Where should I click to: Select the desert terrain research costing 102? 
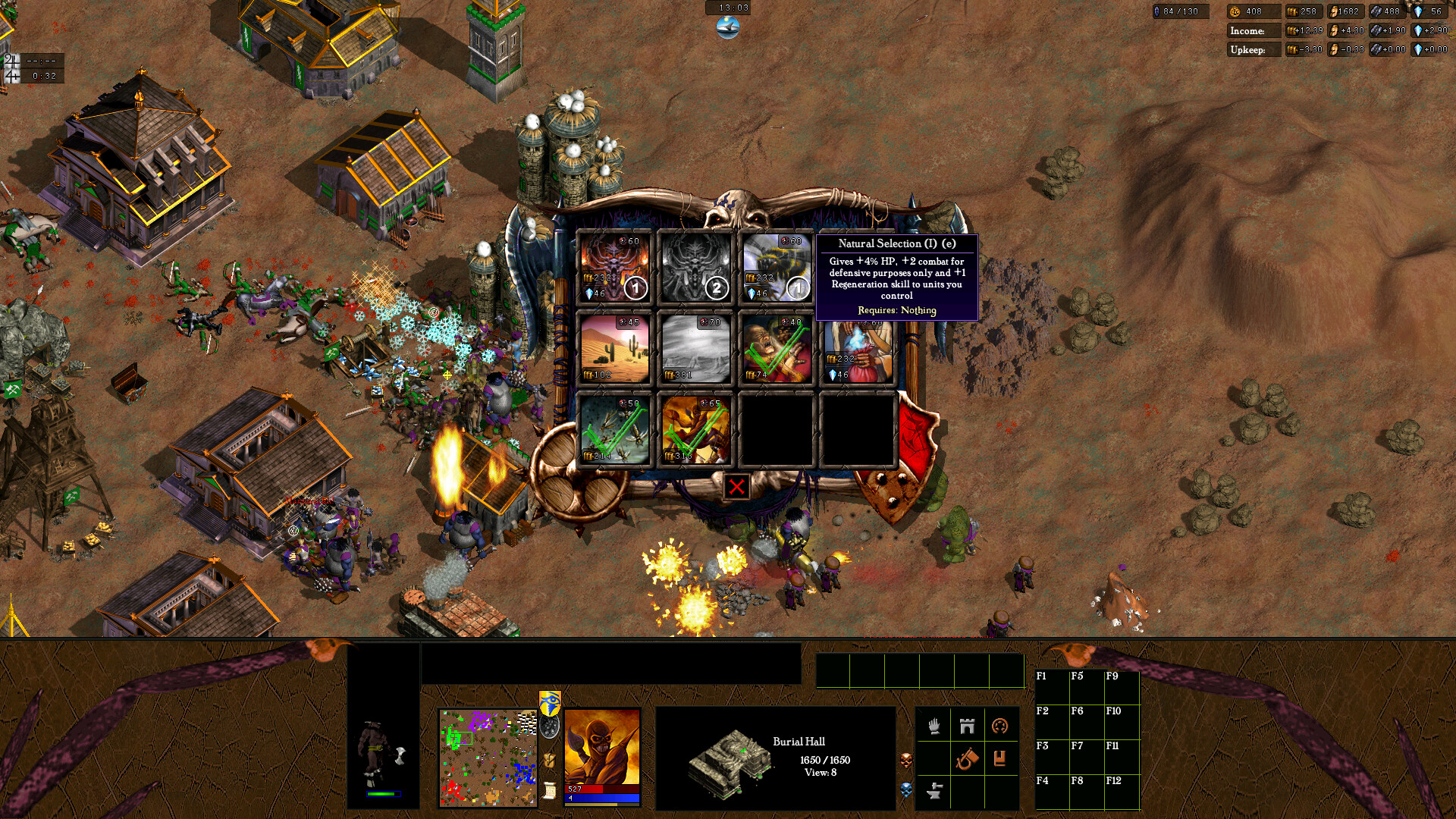click(615, 348)
